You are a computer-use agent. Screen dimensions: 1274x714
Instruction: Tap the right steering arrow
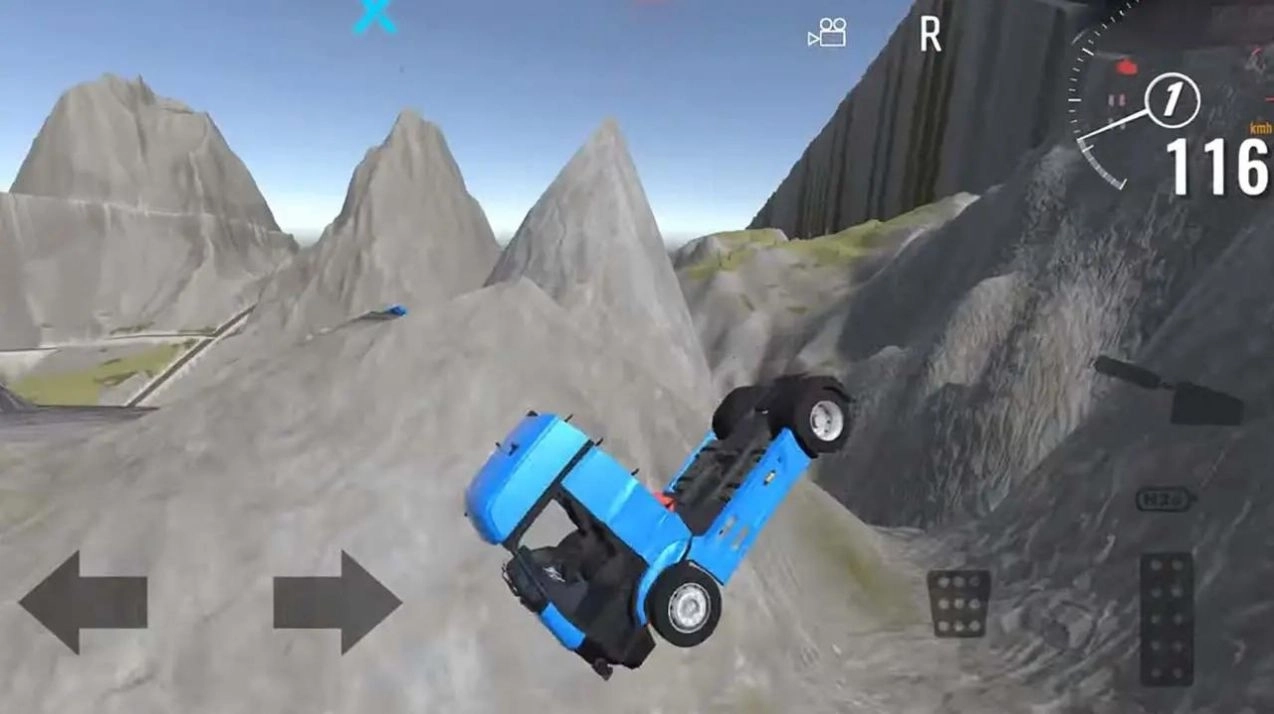pyautogui.click(x=338, y=602)
